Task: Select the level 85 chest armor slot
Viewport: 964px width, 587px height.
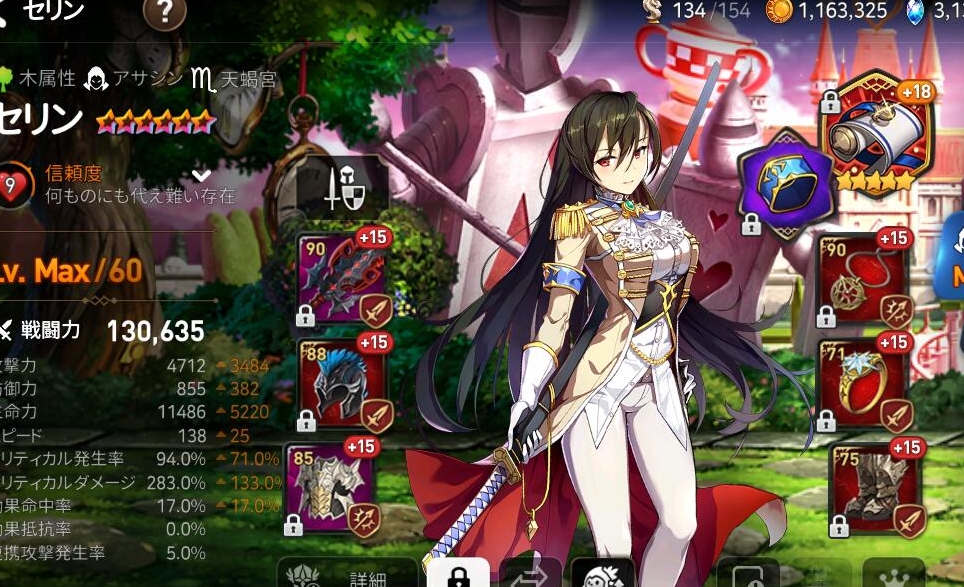Action: click(x=331, y=487)
